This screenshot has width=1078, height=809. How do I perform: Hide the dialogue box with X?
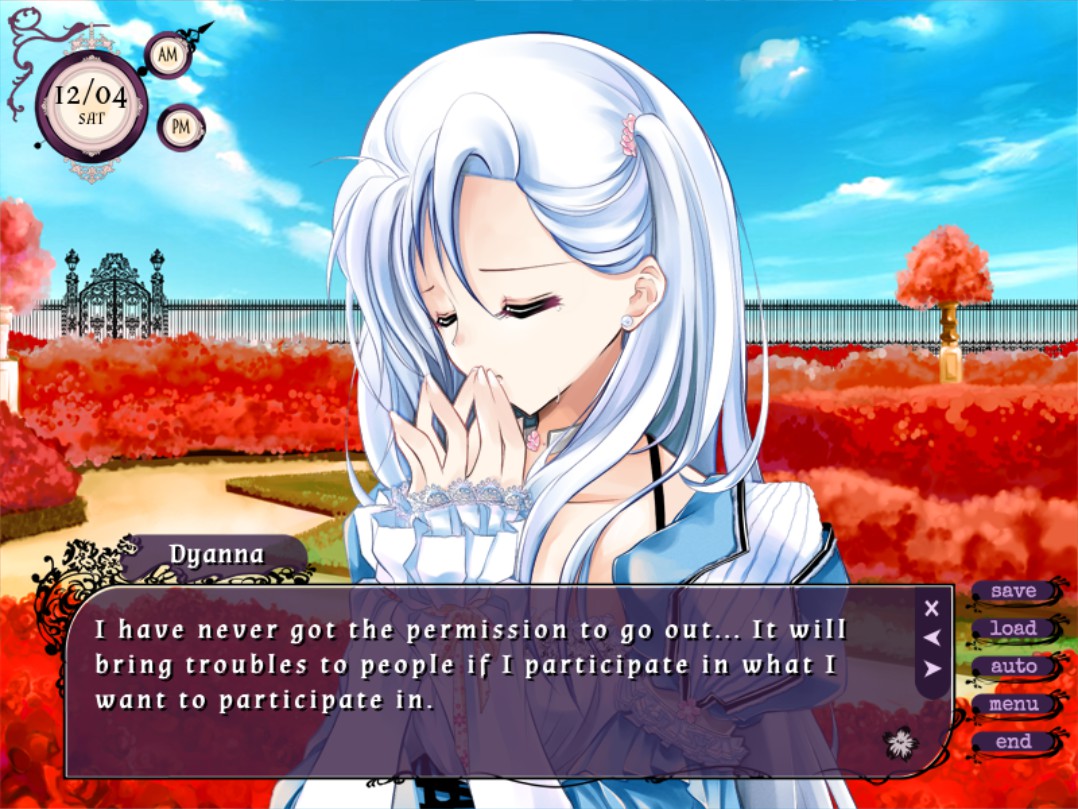(932, 607)
